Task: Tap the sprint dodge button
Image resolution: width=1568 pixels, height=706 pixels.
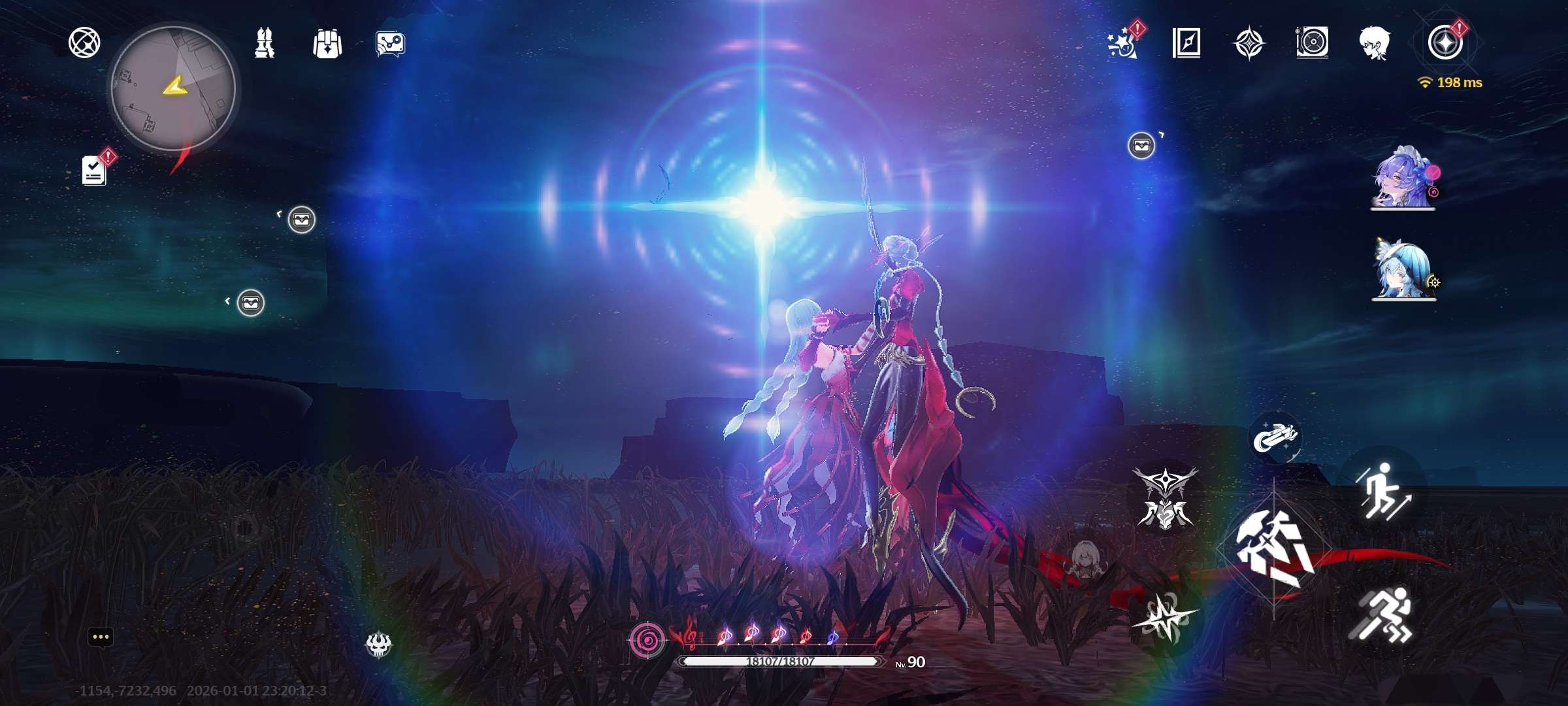Action: [x=1382, y=615]
